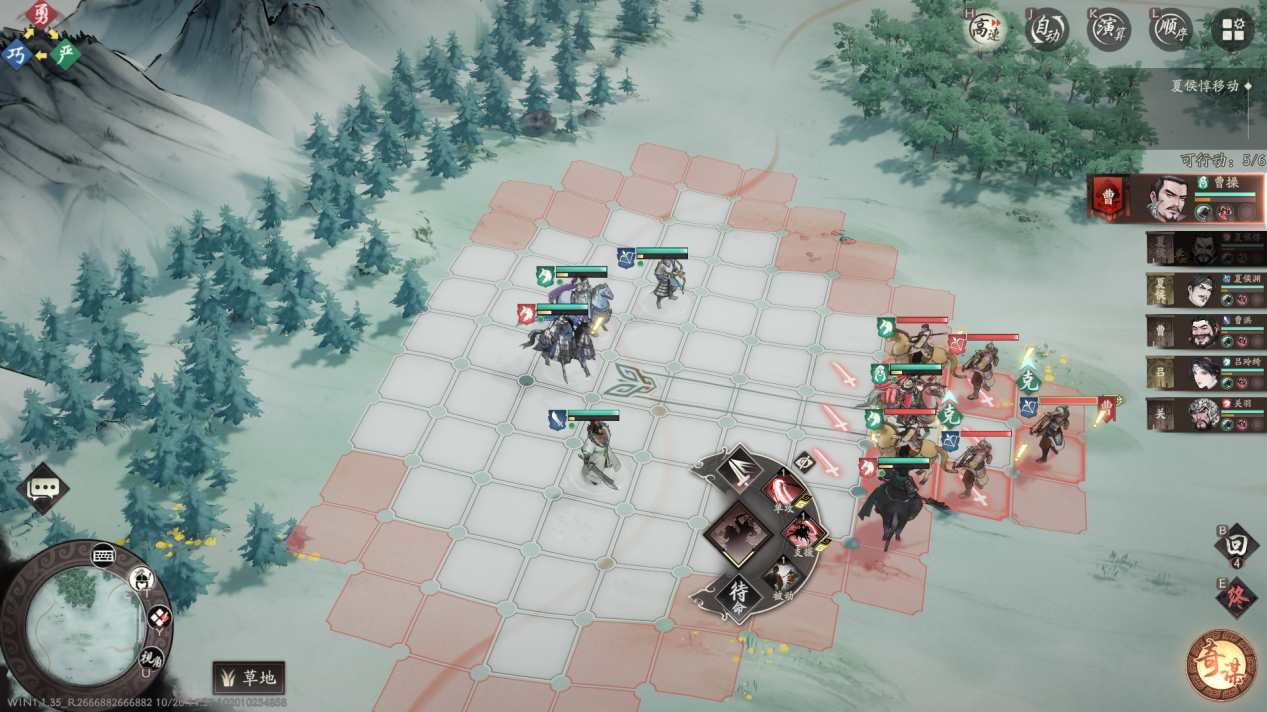Open the chat speech bubble
The width and height of the screenshot is (1267, 712).
pyautogui.click(x=43, y=488)
